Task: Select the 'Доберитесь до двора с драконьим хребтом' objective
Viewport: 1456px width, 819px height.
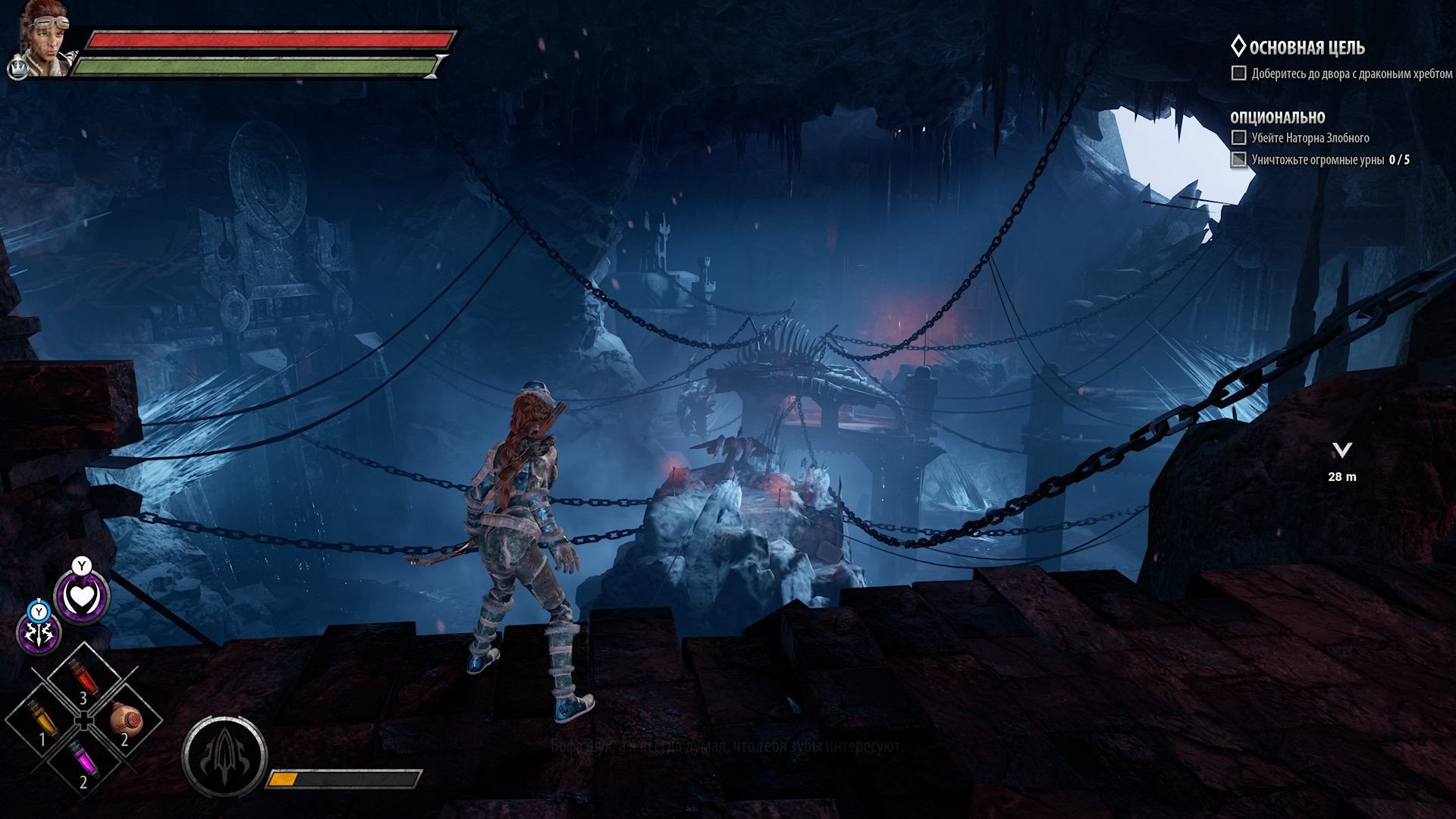Action: tap(1351, 74)
